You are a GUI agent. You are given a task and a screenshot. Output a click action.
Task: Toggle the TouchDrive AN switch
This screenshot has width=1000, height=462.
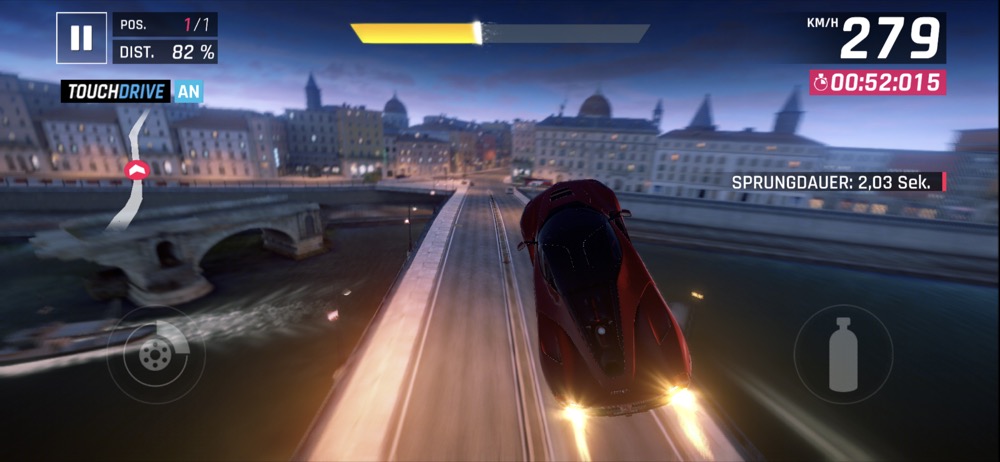[x=188, y=92]
